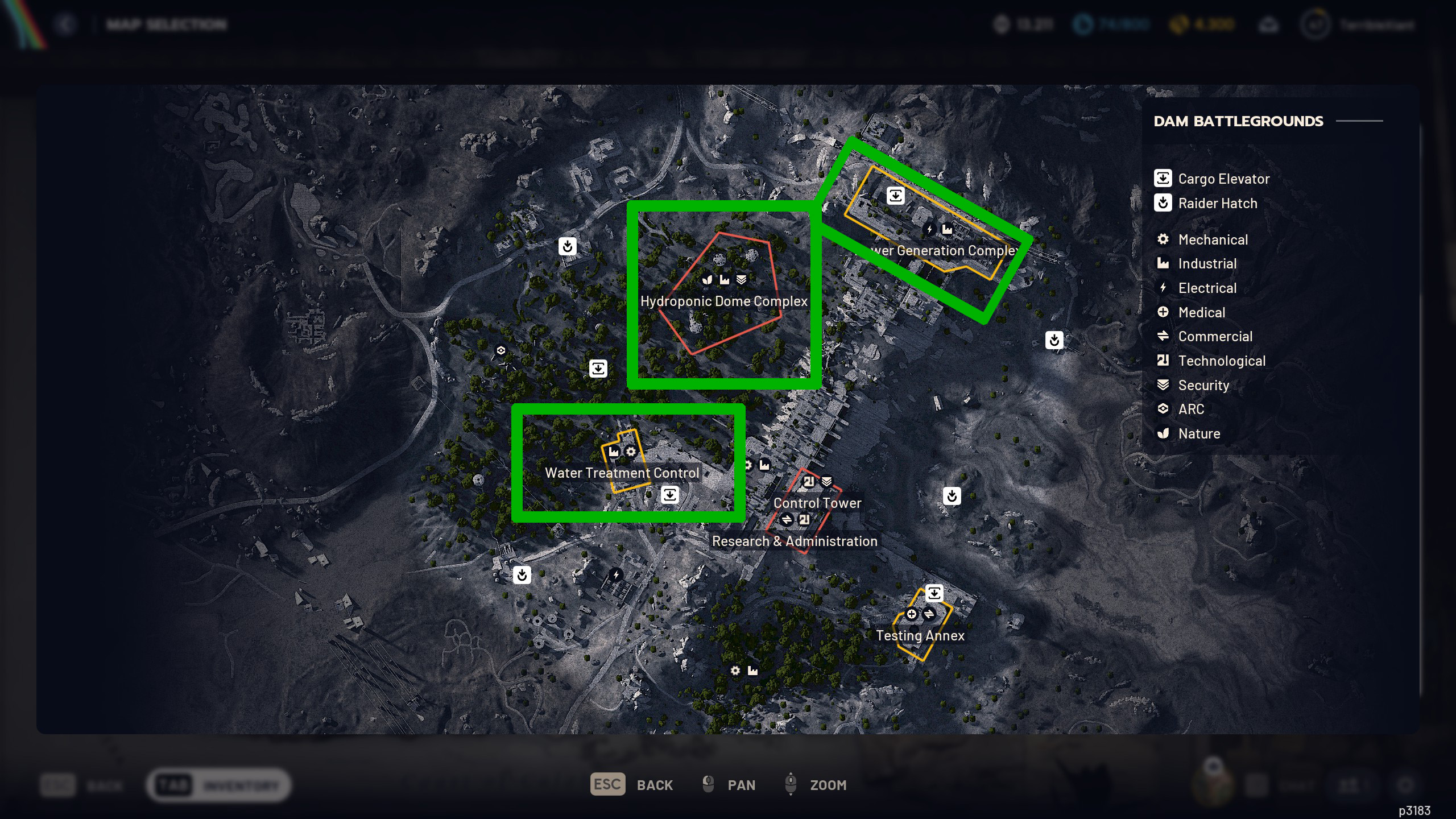The width and height of the screenshot is (1456, 819).
Task: Select the Cargo Elevator legend entry
Action: pyautogui.click(x=1223, y=179)
